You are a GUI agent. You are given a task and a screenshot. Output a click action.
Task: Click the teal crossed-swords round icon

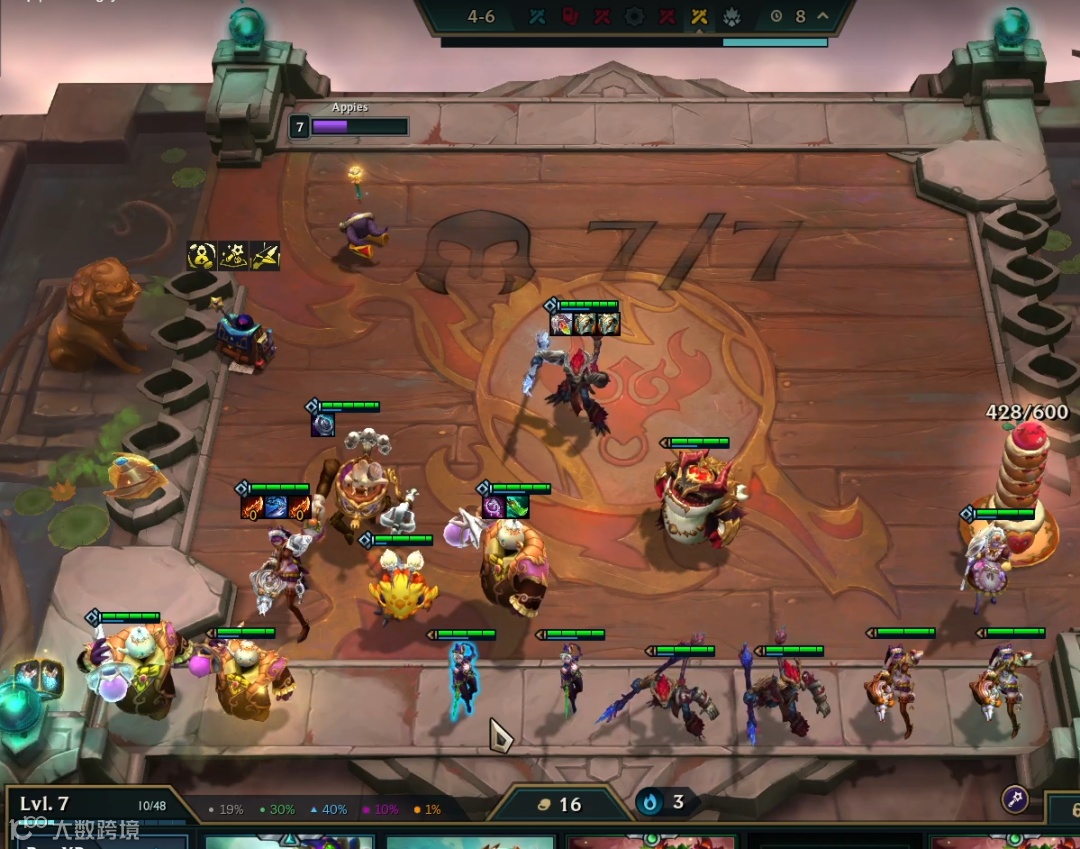[537, 16]
